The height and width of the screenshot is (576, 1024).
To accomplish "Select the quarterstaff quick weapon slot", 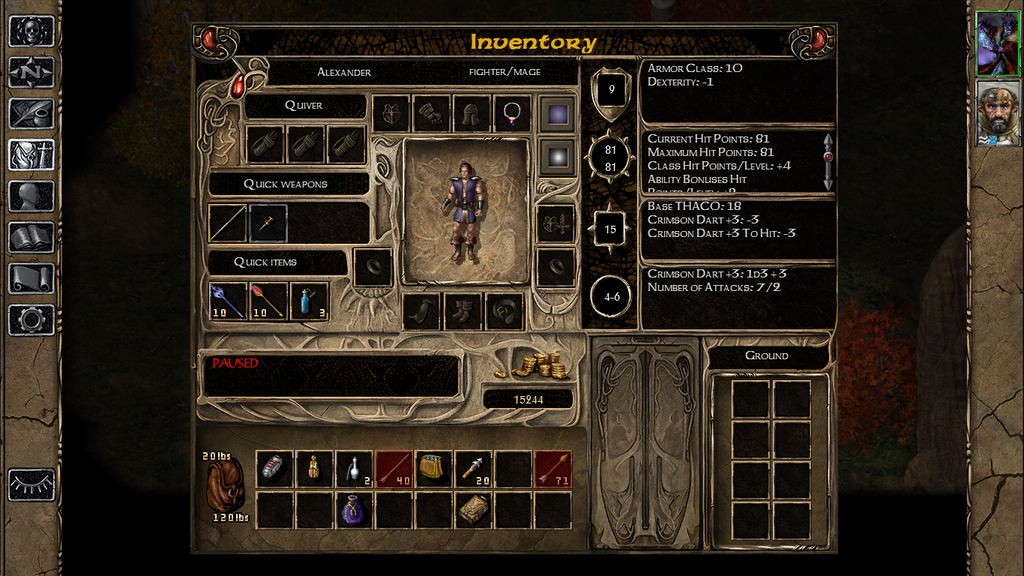I will tap(228, 223).
